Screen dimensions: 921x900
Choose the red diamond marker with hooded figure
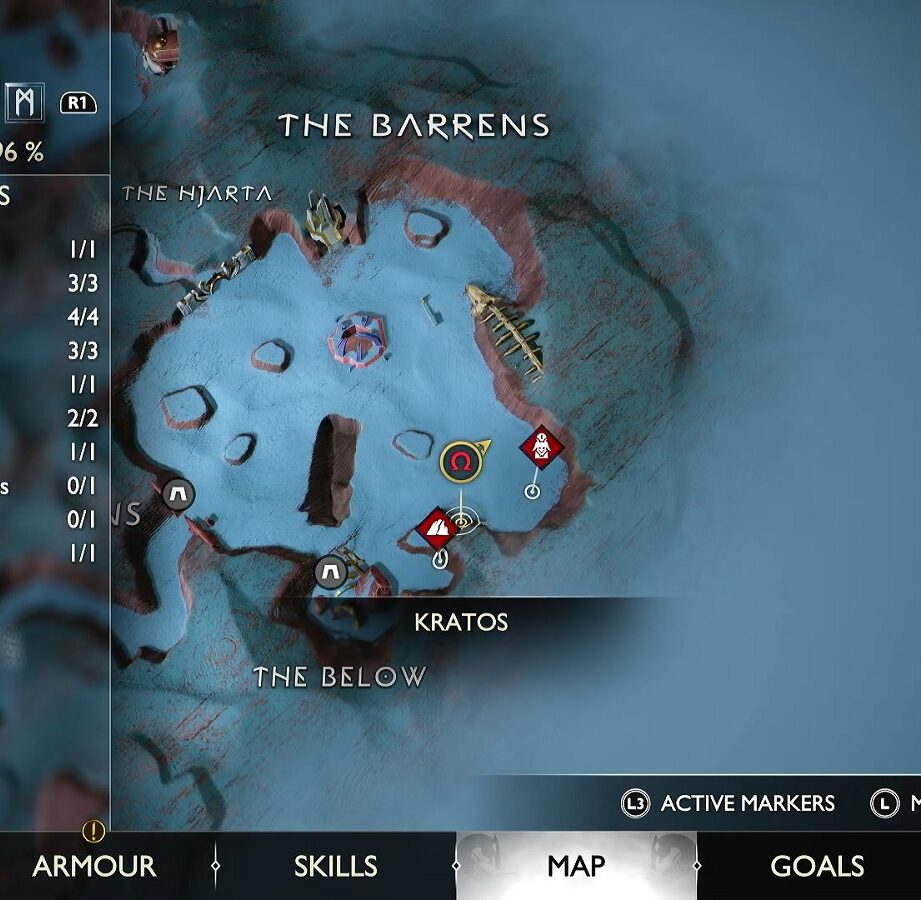pyautogui.click(x=541, y=447)
